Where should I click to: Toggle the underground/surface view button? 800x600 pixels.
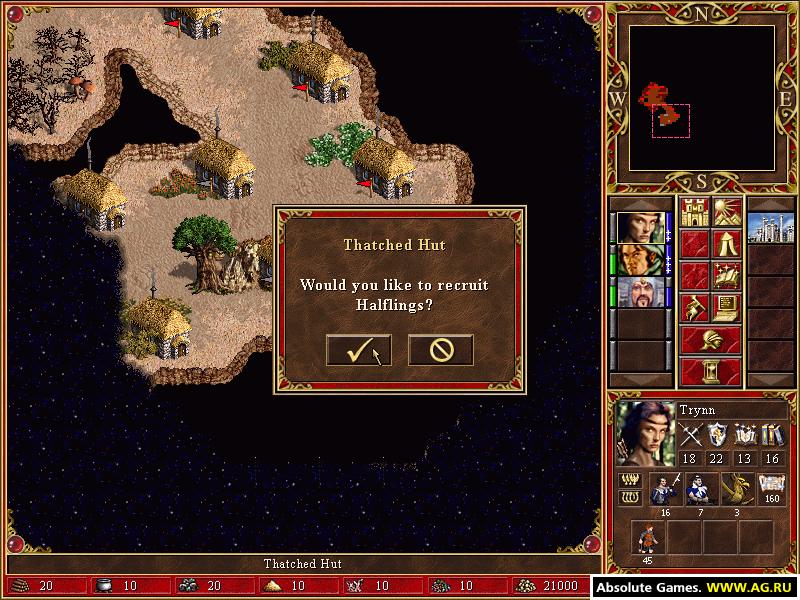[726, 212]
